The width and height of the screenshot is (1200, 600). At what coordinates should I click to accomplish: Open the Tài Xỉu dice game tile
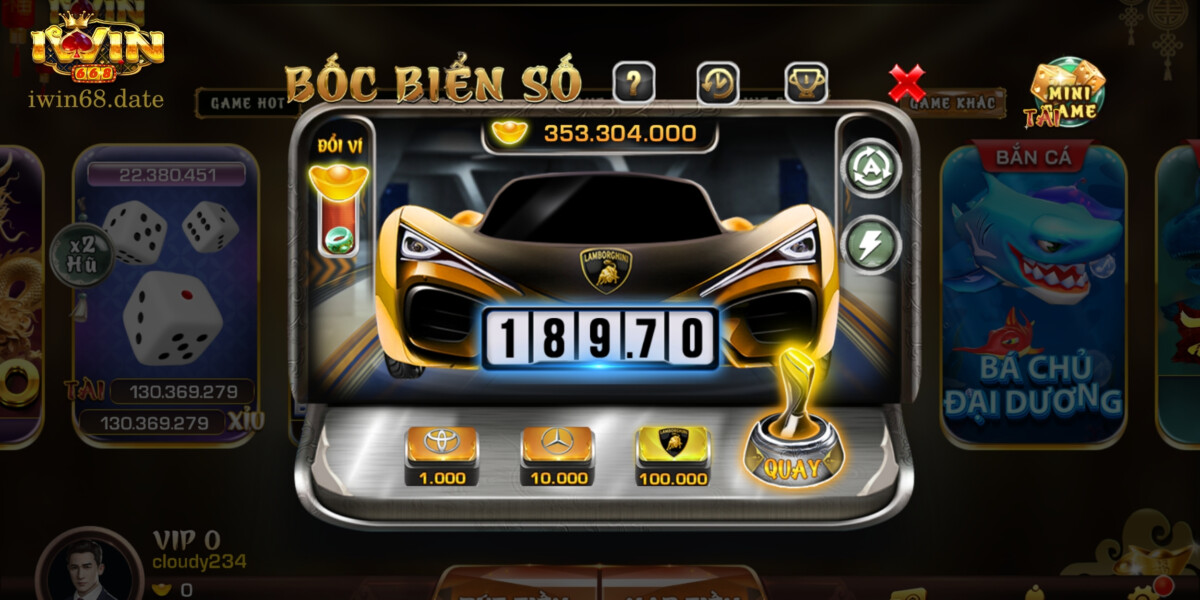pyautogui.click(x=166, y=290)
